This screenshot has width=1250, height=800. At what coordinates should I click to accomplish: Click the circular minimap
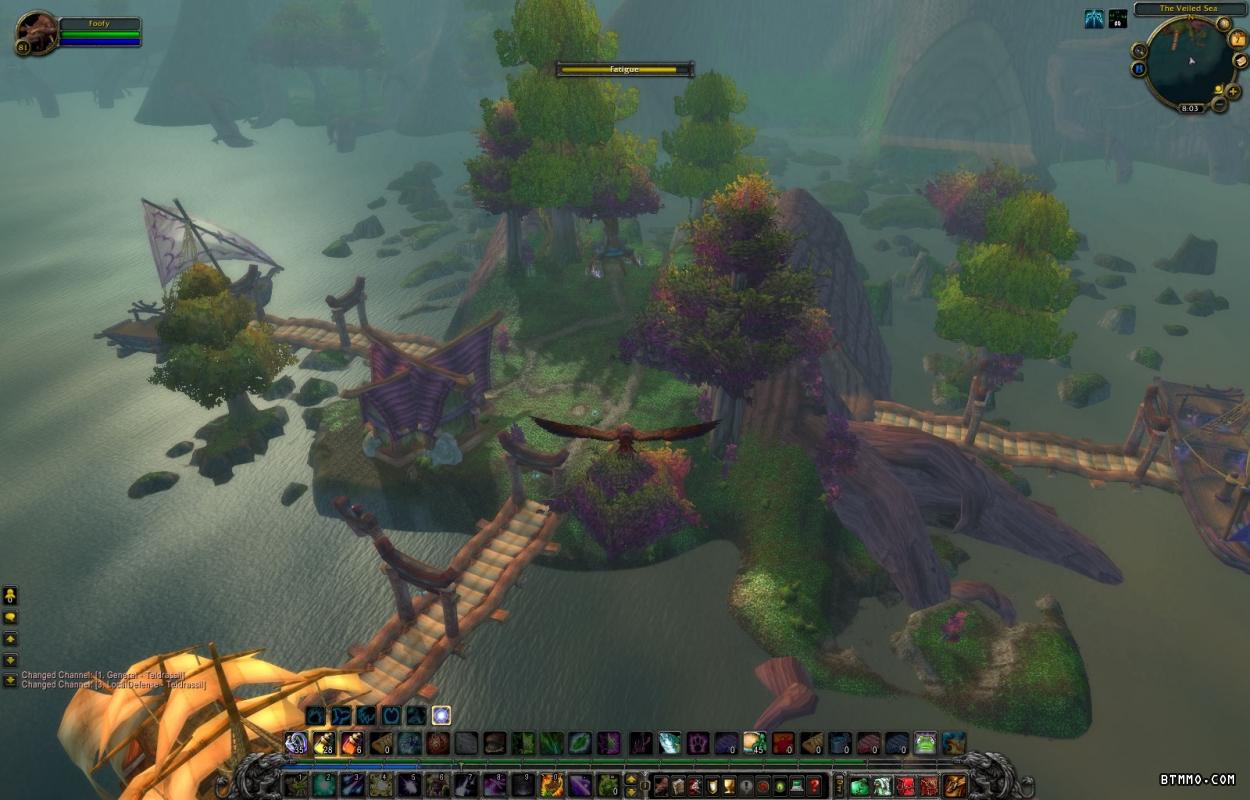[x=1190, y=62]
